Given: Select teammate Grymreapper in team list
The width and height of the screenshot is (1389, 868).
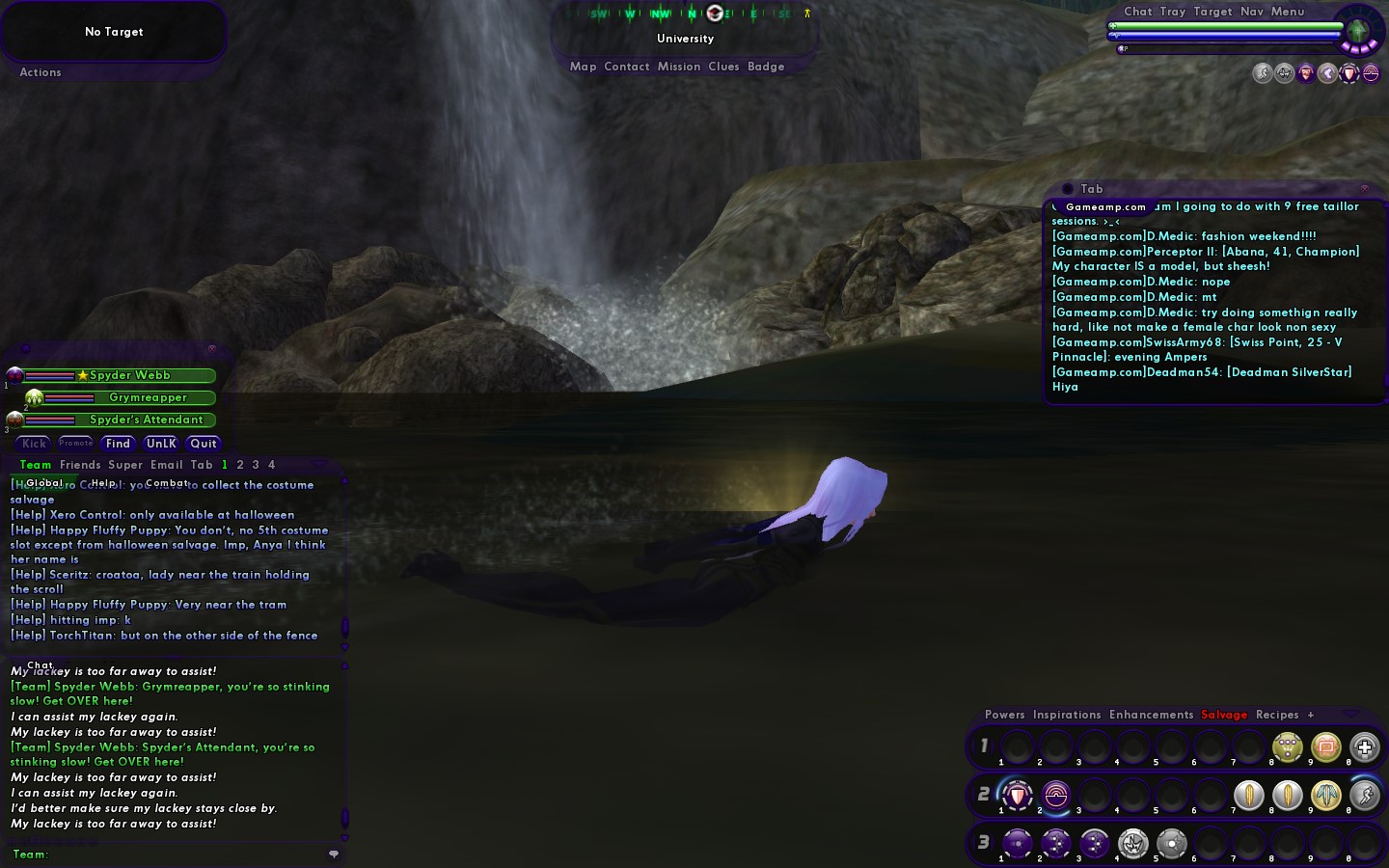Looking at the screenshot, I should [148, 397].
